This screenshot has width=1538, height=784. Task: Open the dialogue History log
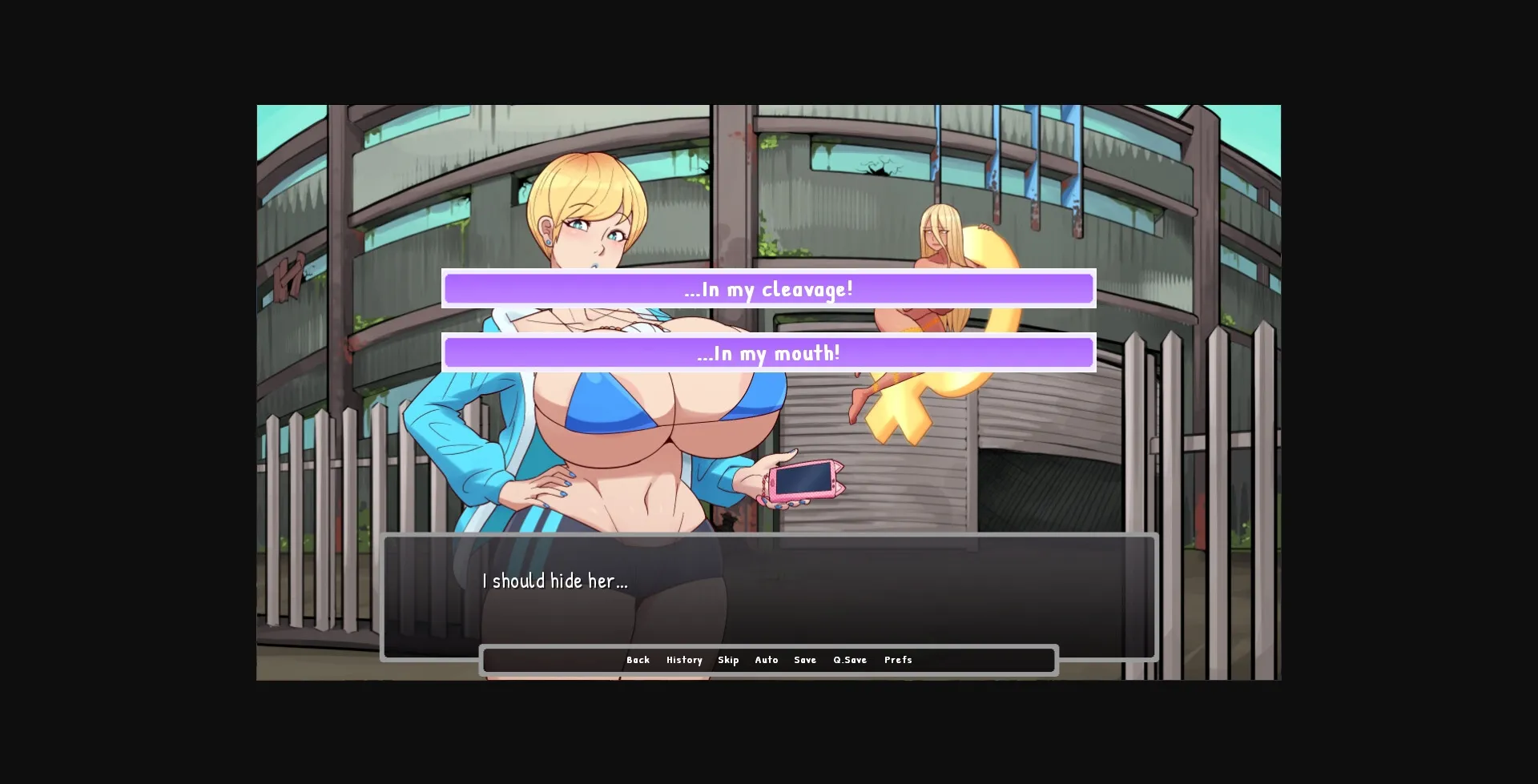(684, 660)
